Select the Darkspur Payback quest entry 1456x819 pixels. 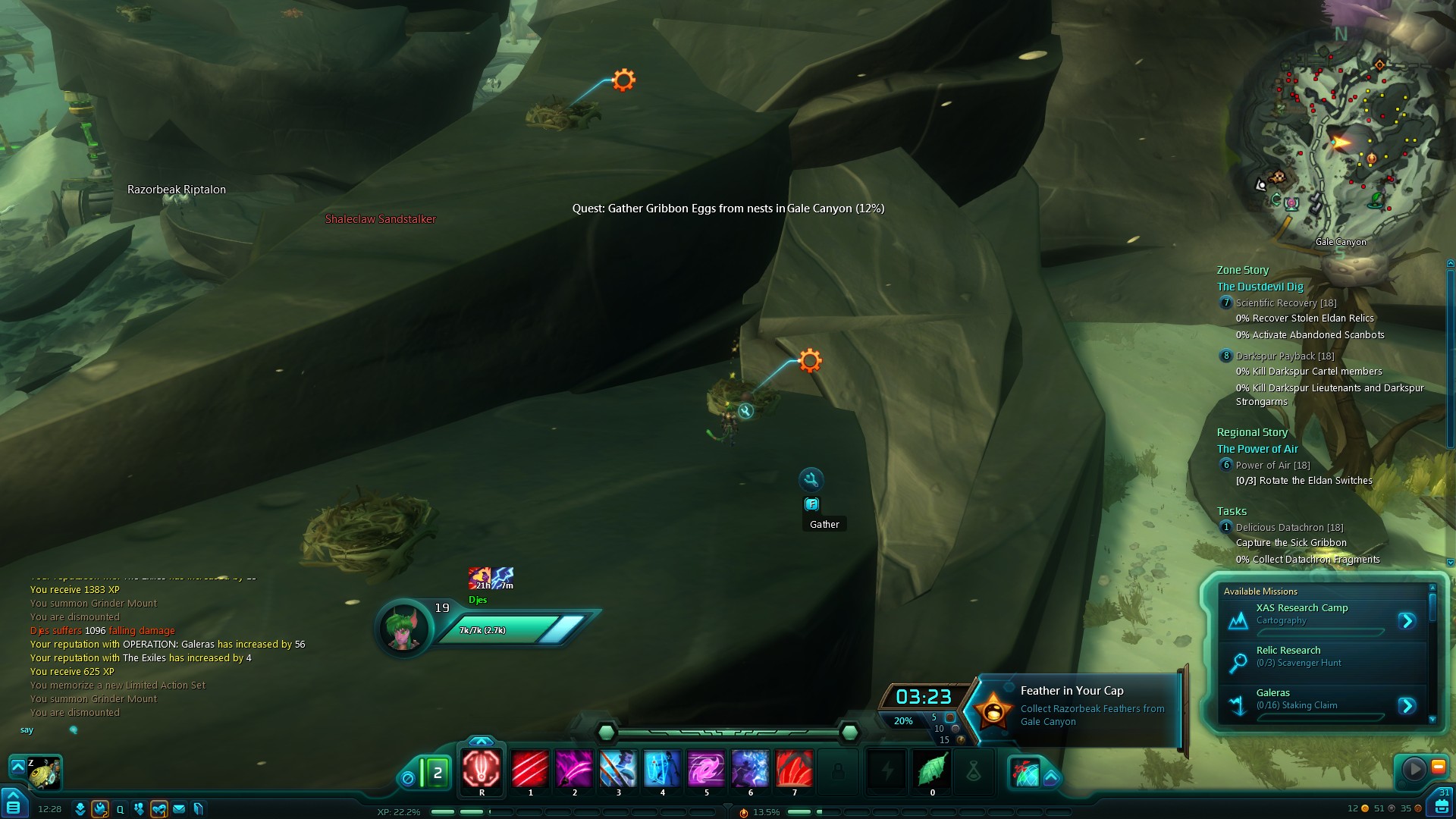coord(1285,356)
